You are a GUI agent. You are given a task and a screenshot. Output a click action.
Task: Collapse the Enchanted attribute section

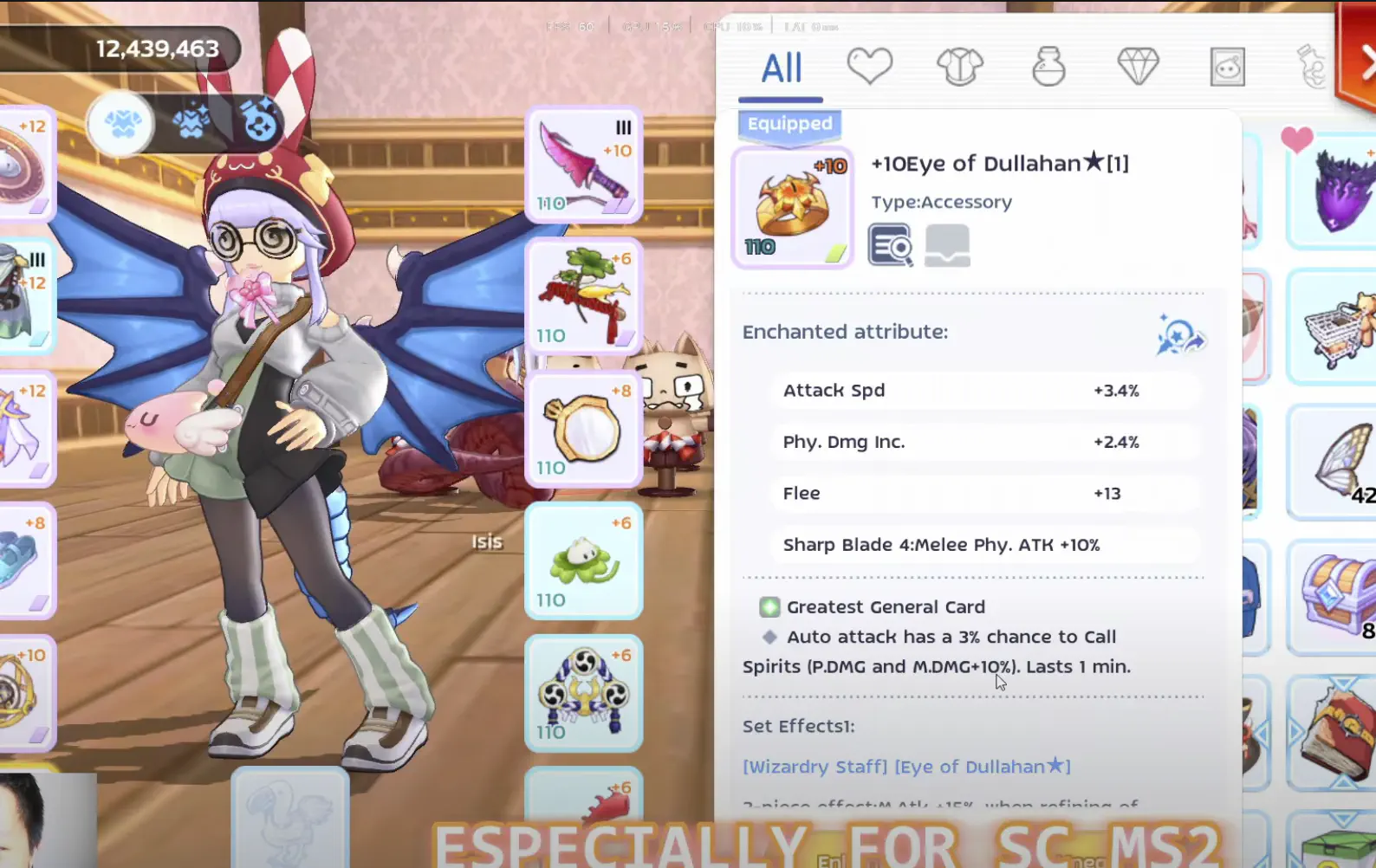pos(845,331)
